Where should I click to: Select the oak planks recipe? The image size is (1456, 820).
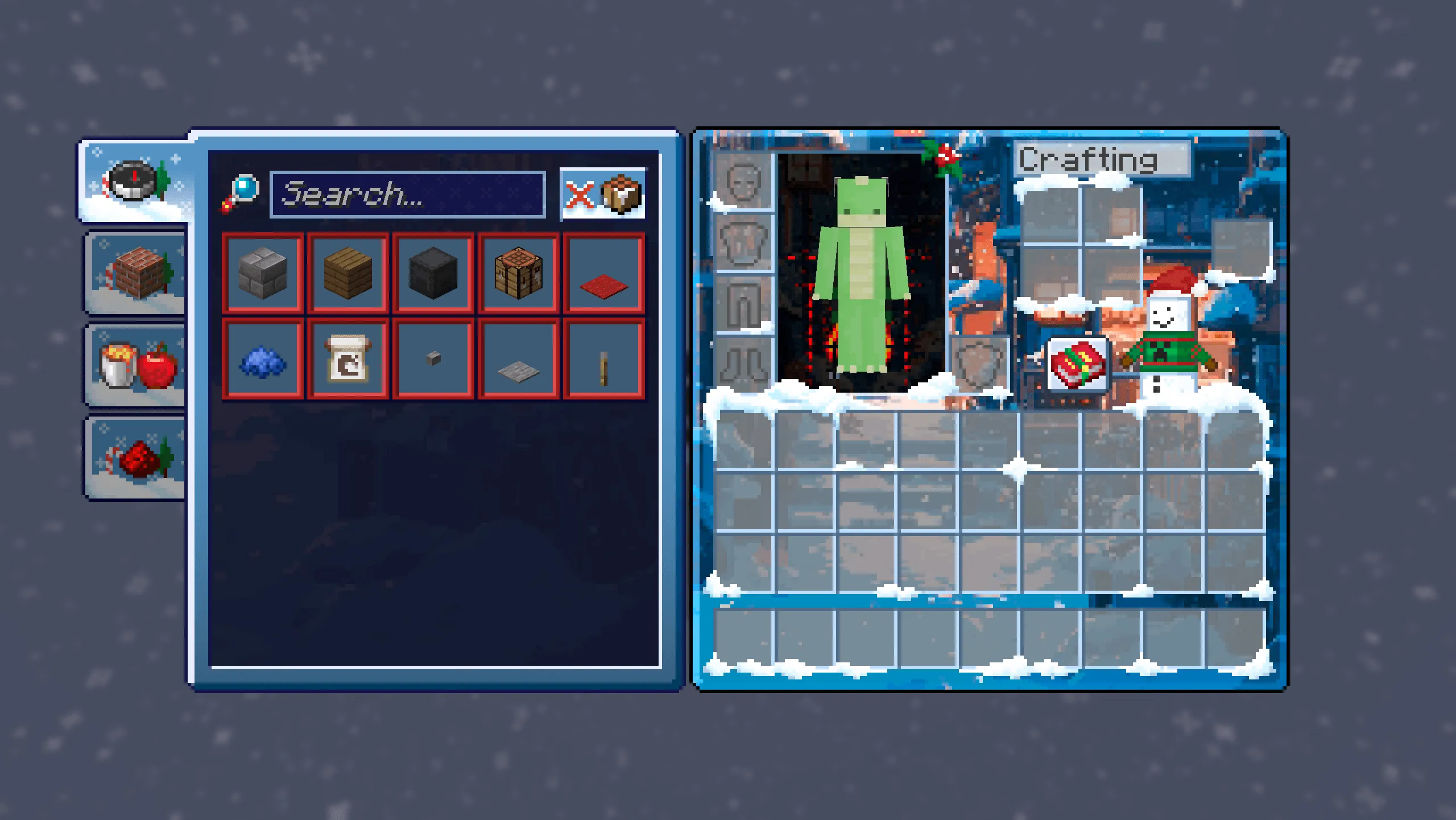[x=348, y=273]
